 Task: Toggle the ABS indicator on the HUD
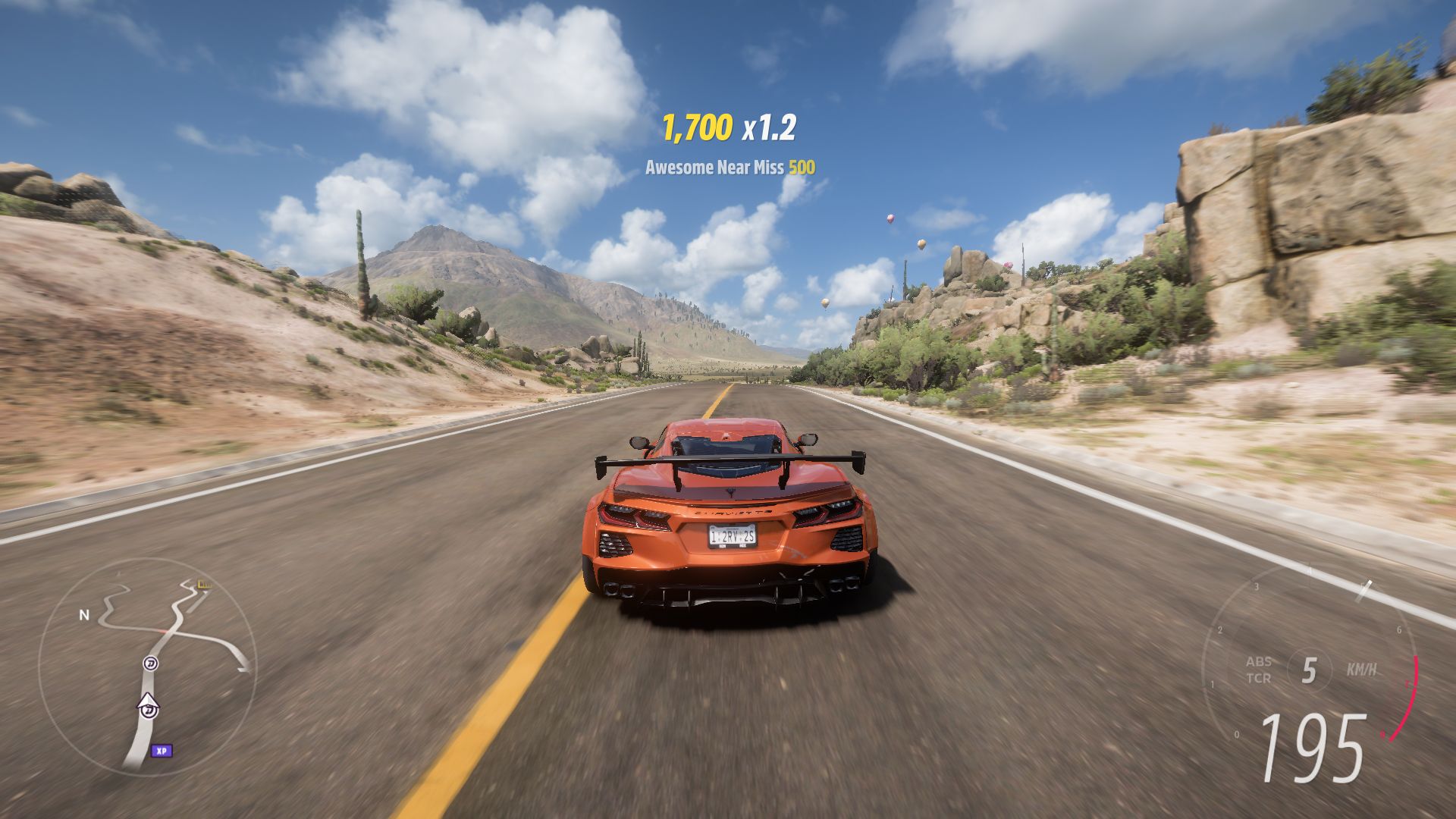tap(1259, 661)
